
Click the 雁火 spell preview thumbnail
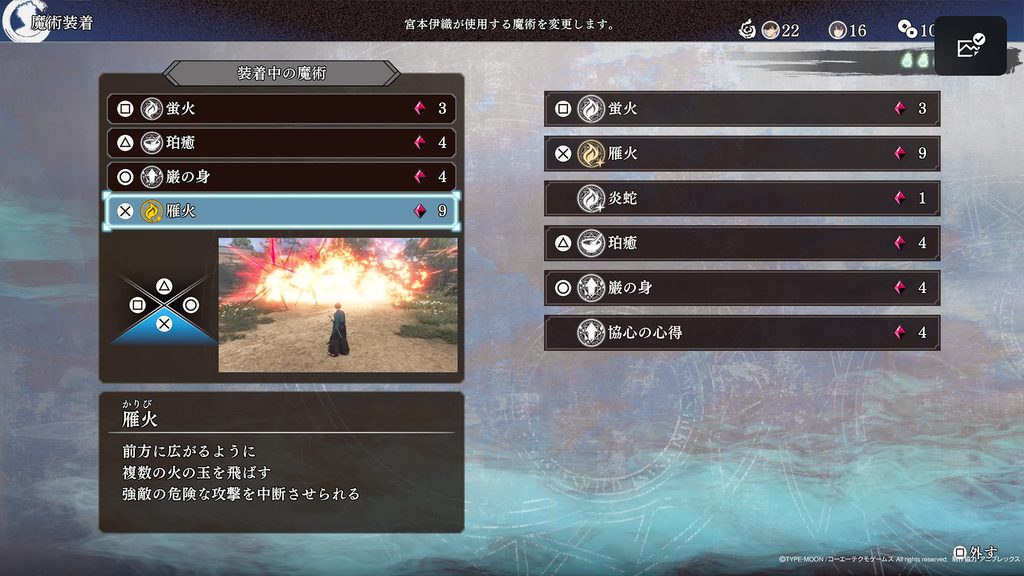338,304
